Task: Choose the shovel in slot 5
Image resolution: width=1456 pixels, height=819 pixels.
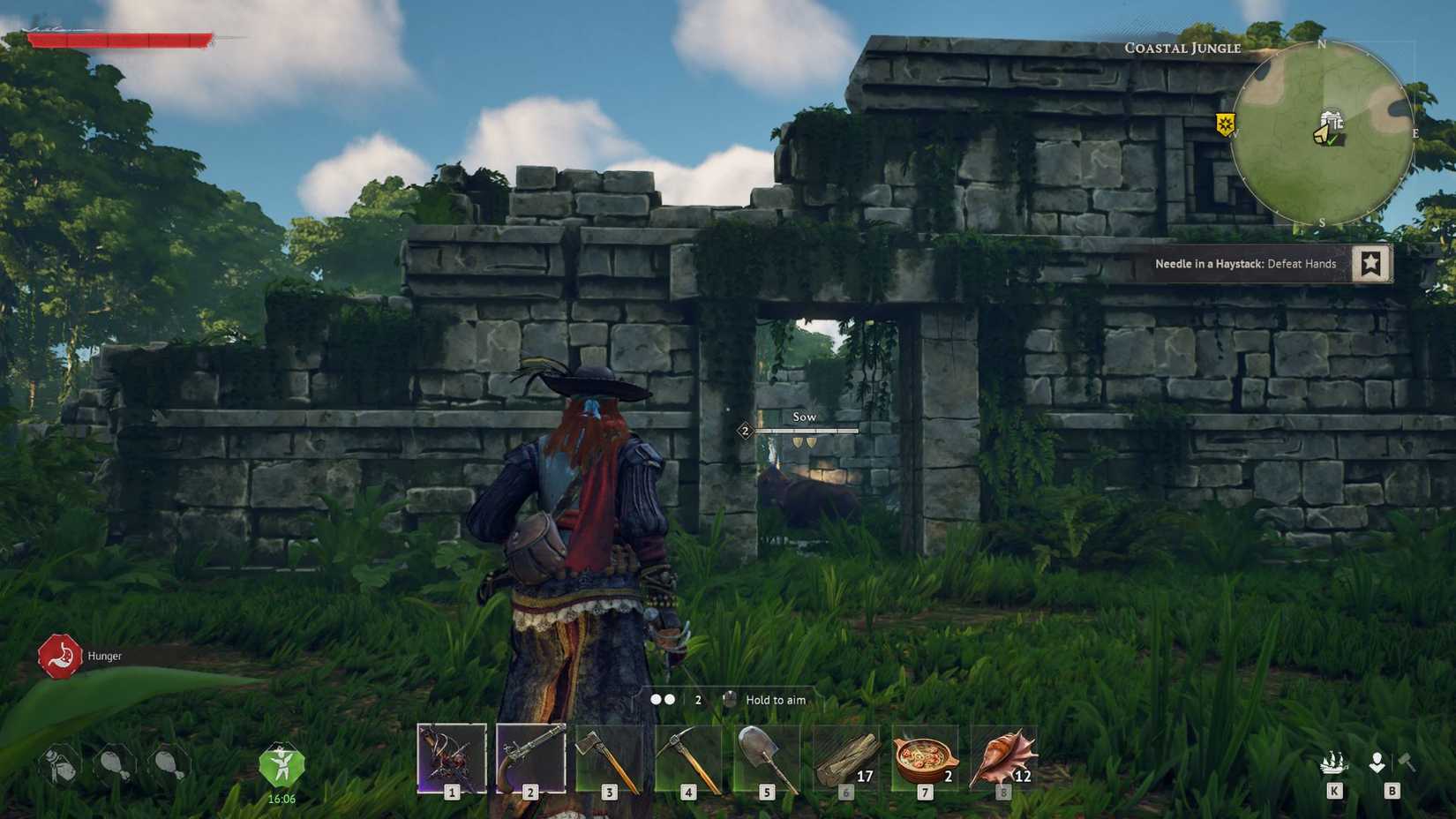Action: point(767,761)
